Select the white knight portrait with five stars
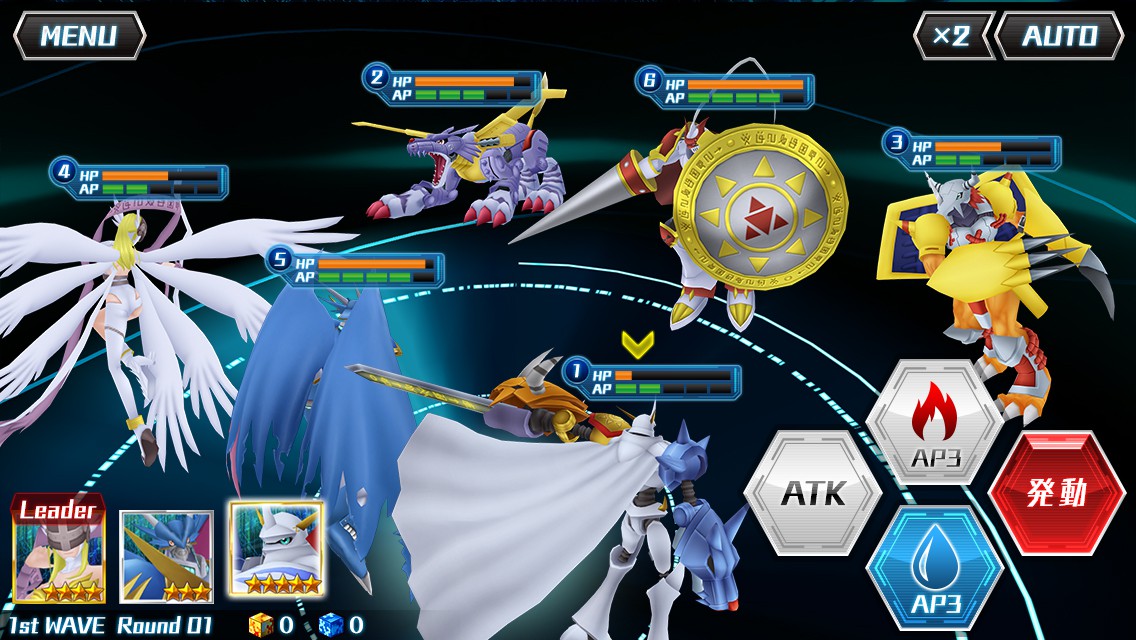Image resolution: width=1136 pixels, height=640 pixels. click(276, 550)
